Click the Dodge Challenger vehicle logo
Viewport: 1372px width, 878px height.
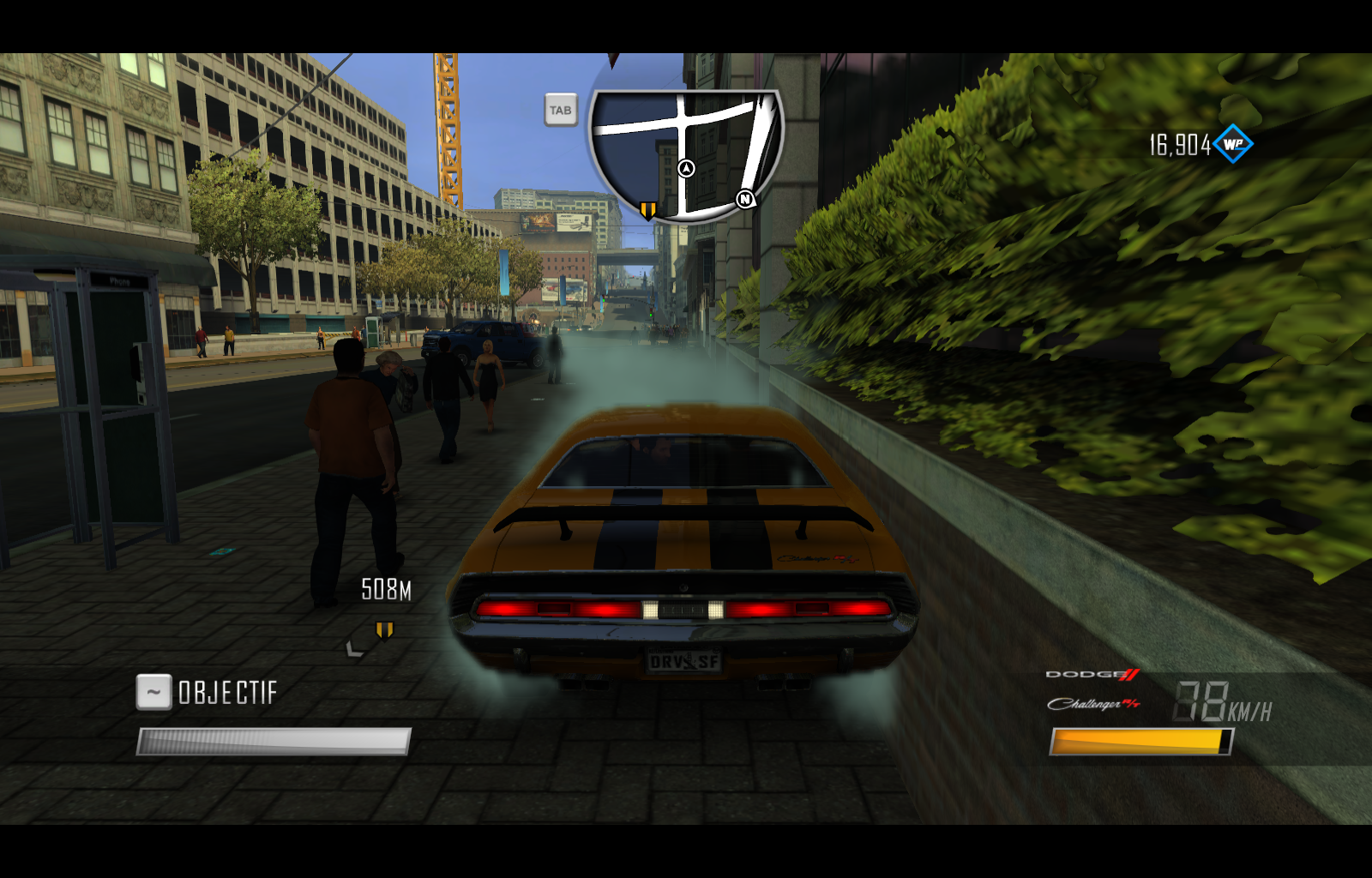click(1093, 690)
